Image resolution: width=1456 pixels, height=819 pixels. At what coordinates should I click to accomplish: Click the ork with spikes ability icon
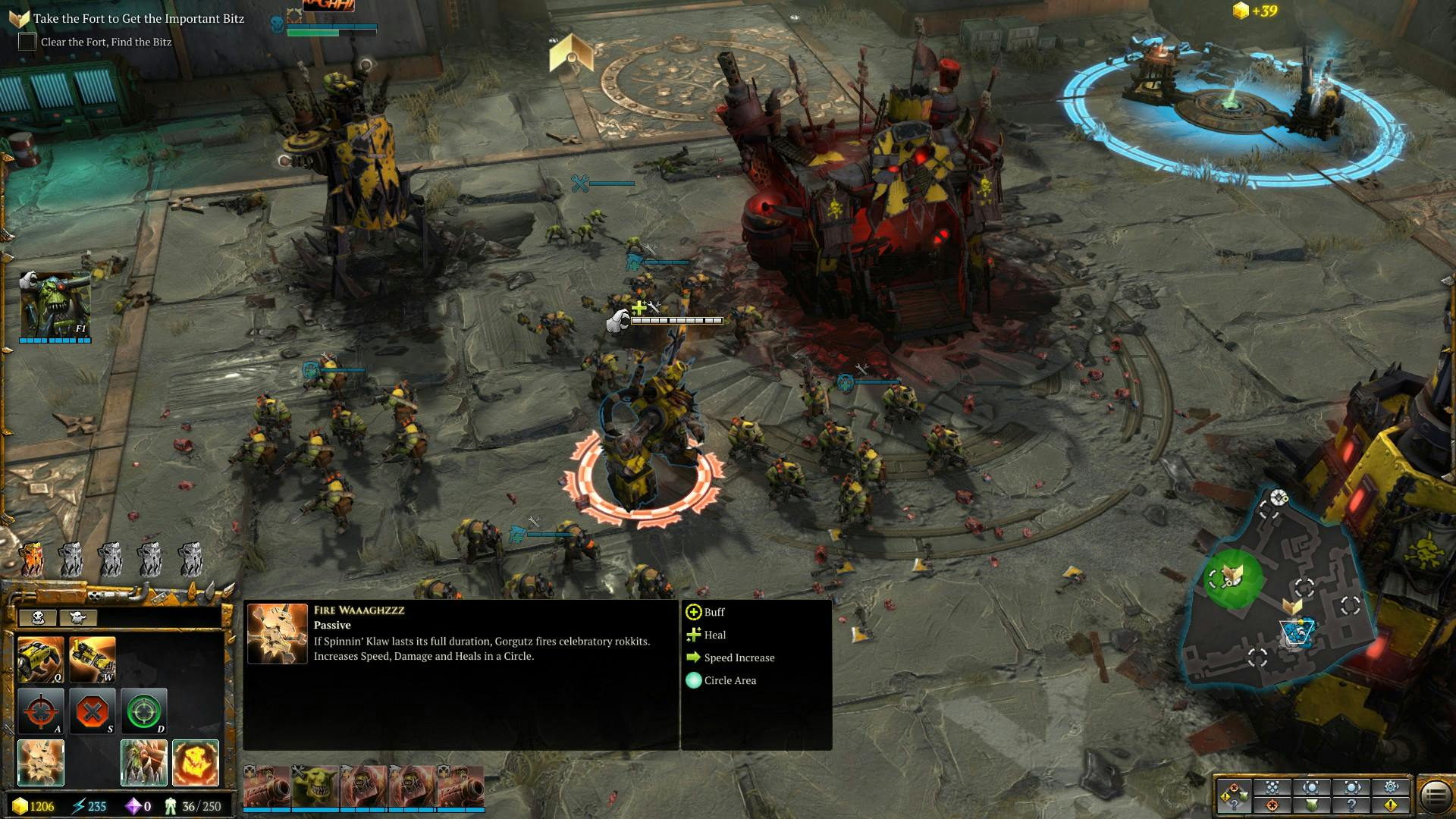point(143,762)
